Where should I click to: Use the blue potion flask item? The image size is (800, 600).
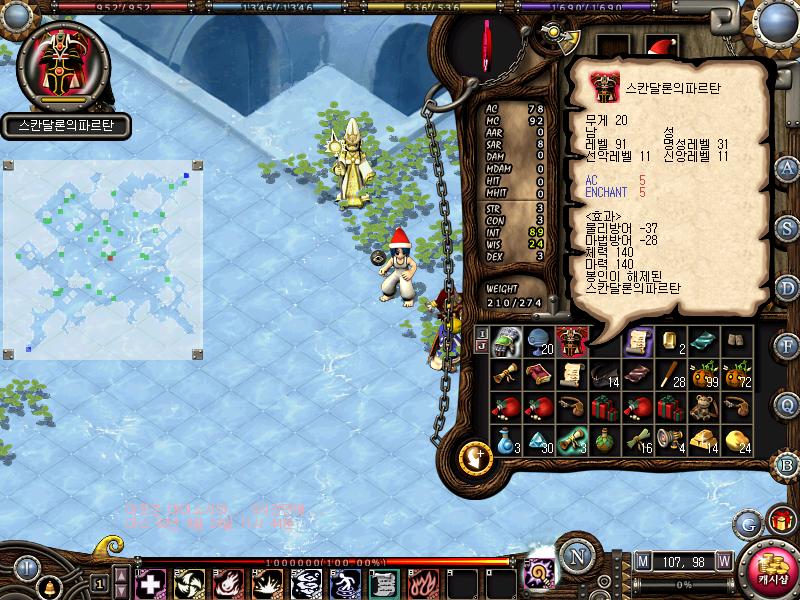[x=507, y=439]
